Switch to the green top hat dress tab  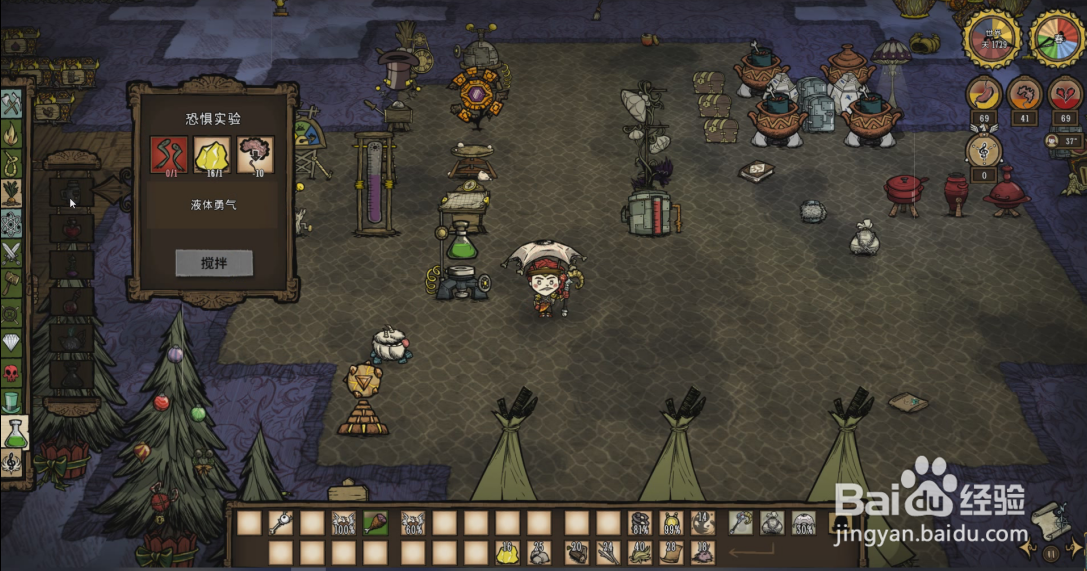[x=12, y=402]
